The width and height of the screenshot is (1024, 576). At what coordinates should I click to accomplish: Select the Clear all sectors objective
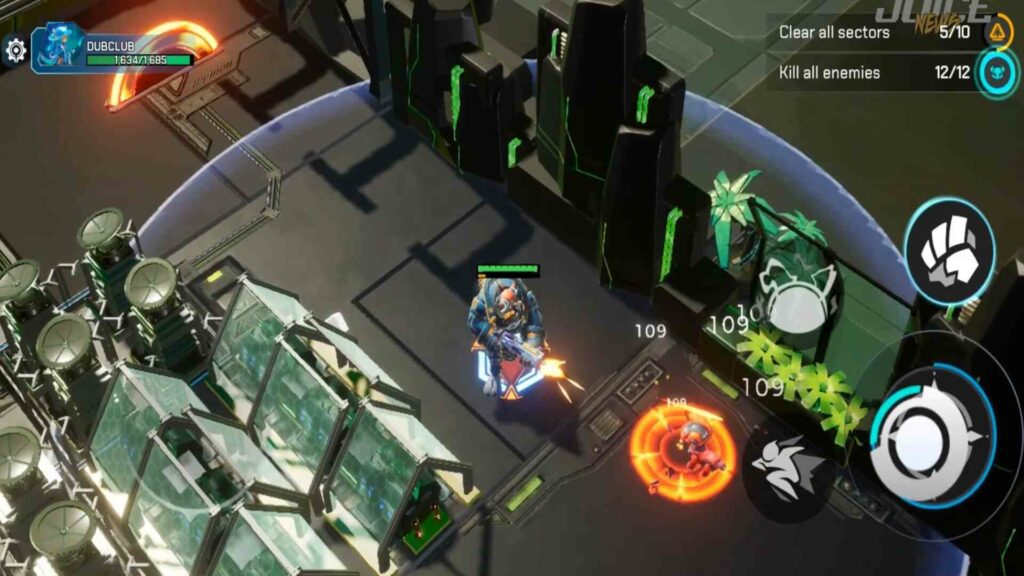click(834, 32)
